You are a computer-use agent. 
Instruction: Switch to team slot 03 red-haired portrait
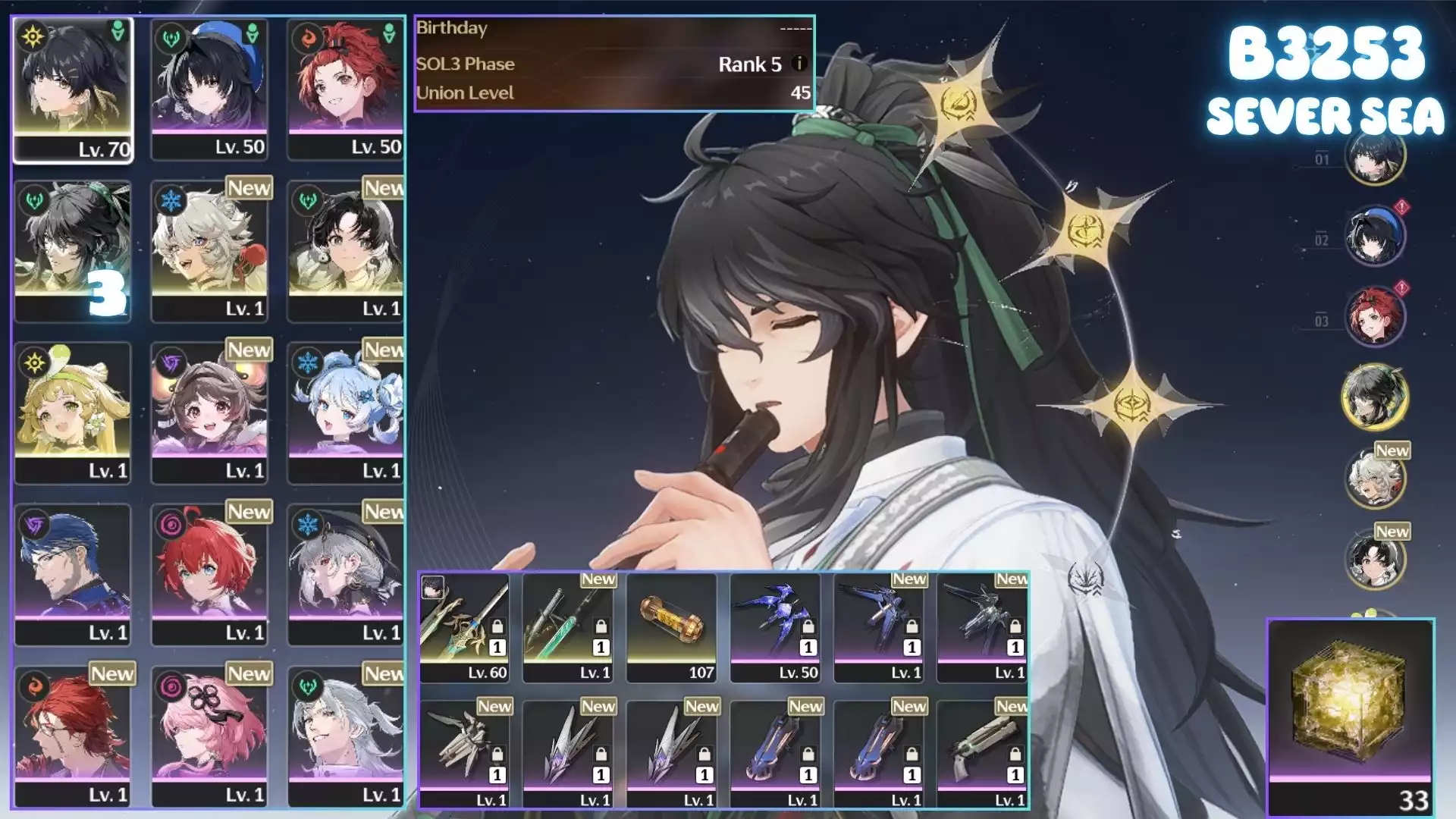[x=1374, y=316]
